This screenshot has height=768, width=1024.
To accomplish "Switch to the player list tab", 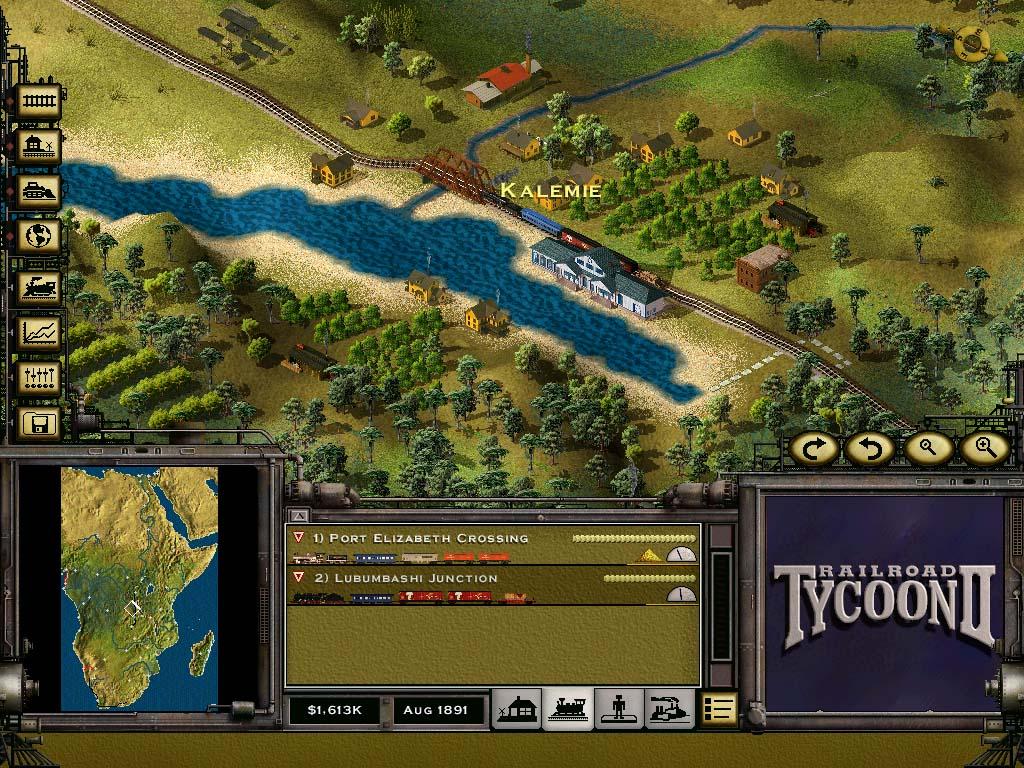I will point(619,709).
